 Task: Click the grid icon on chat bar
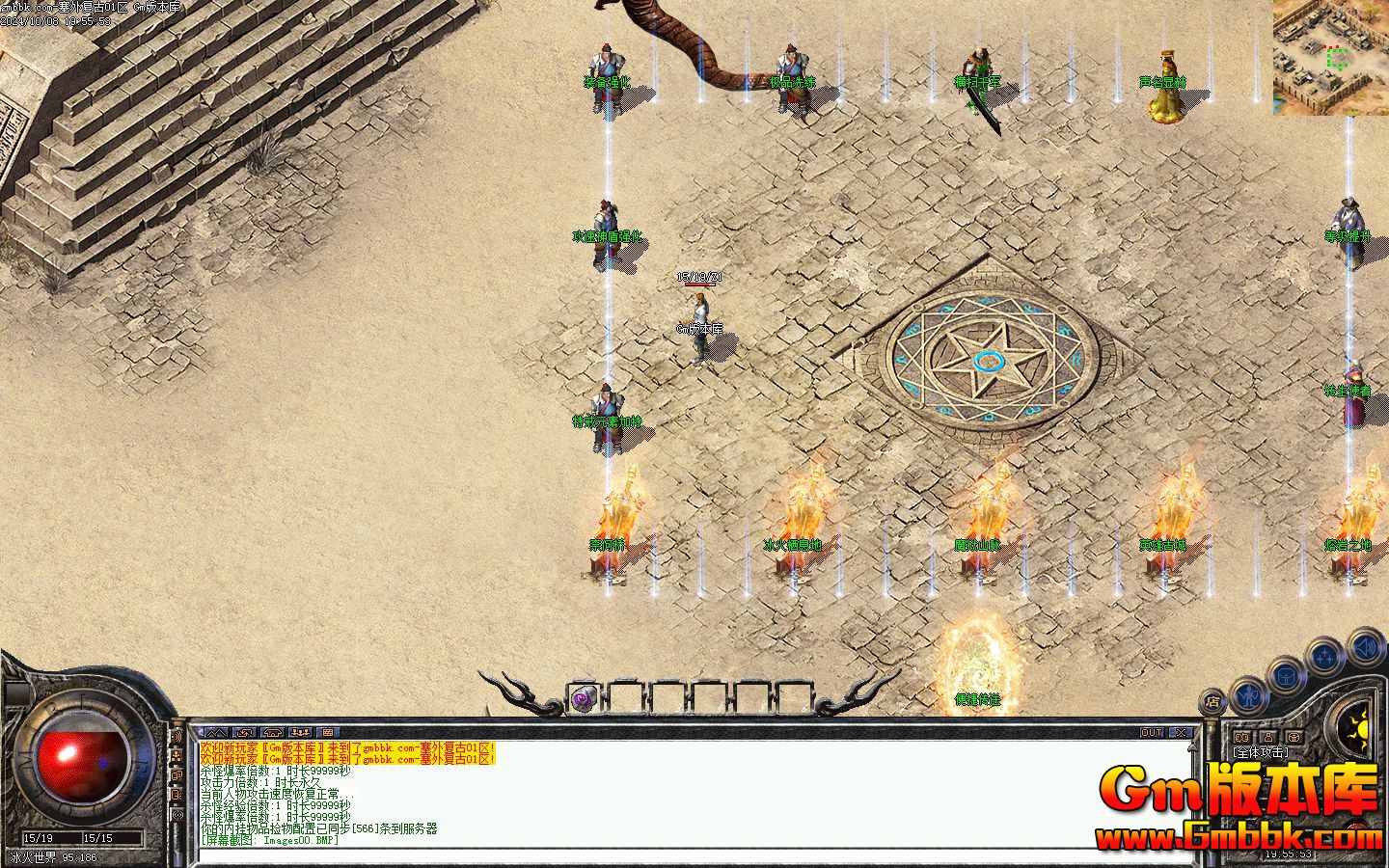328,733
